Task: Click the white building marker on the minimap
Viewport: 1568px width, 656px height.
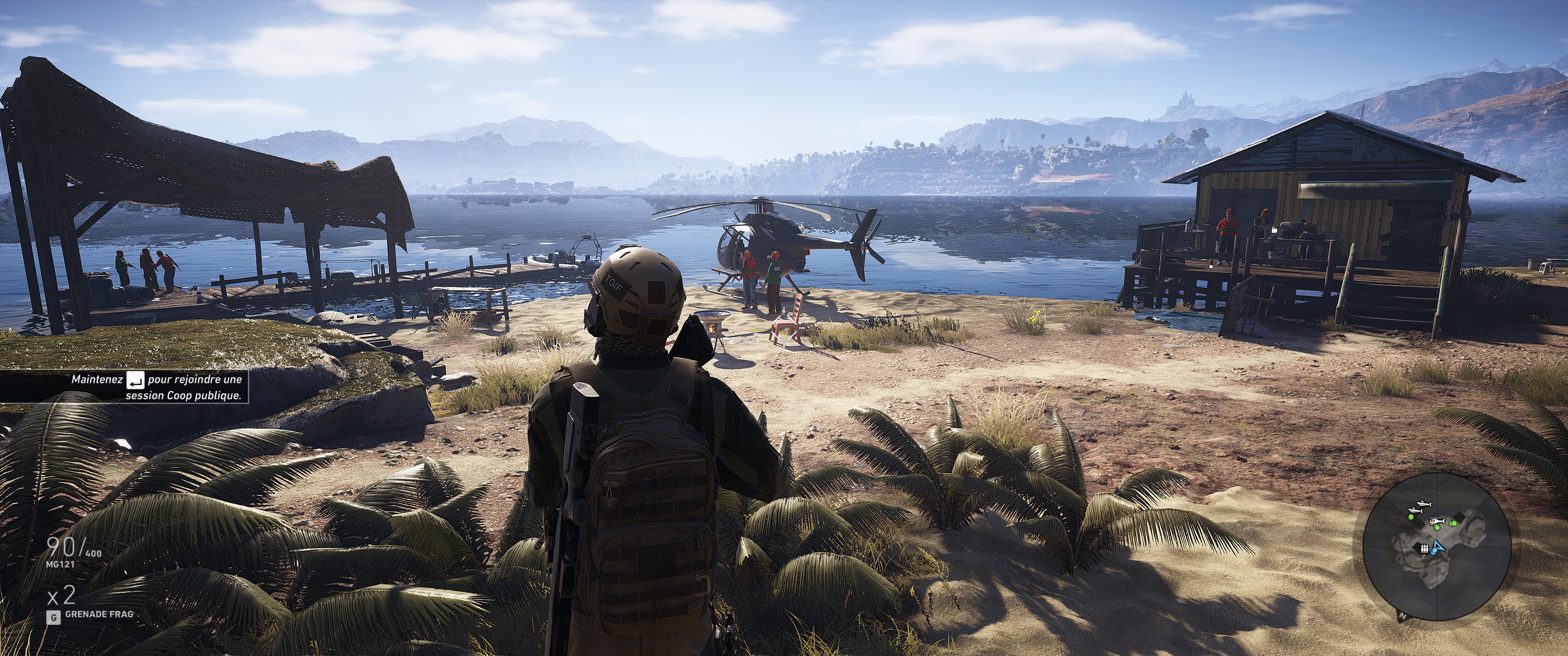Action: 1425,549
